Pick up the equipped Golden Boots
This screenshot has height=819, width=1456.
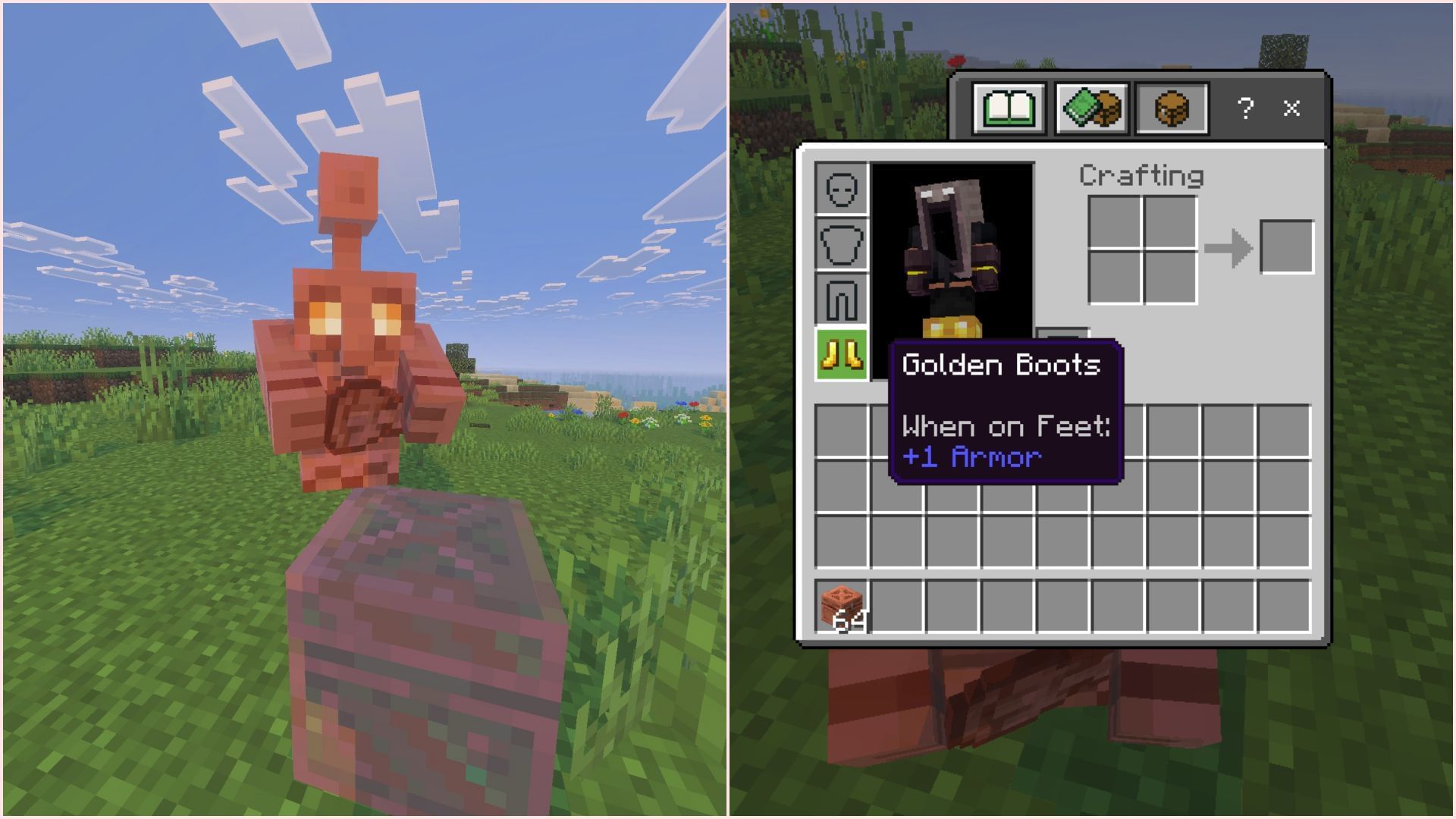pos(841,354)
